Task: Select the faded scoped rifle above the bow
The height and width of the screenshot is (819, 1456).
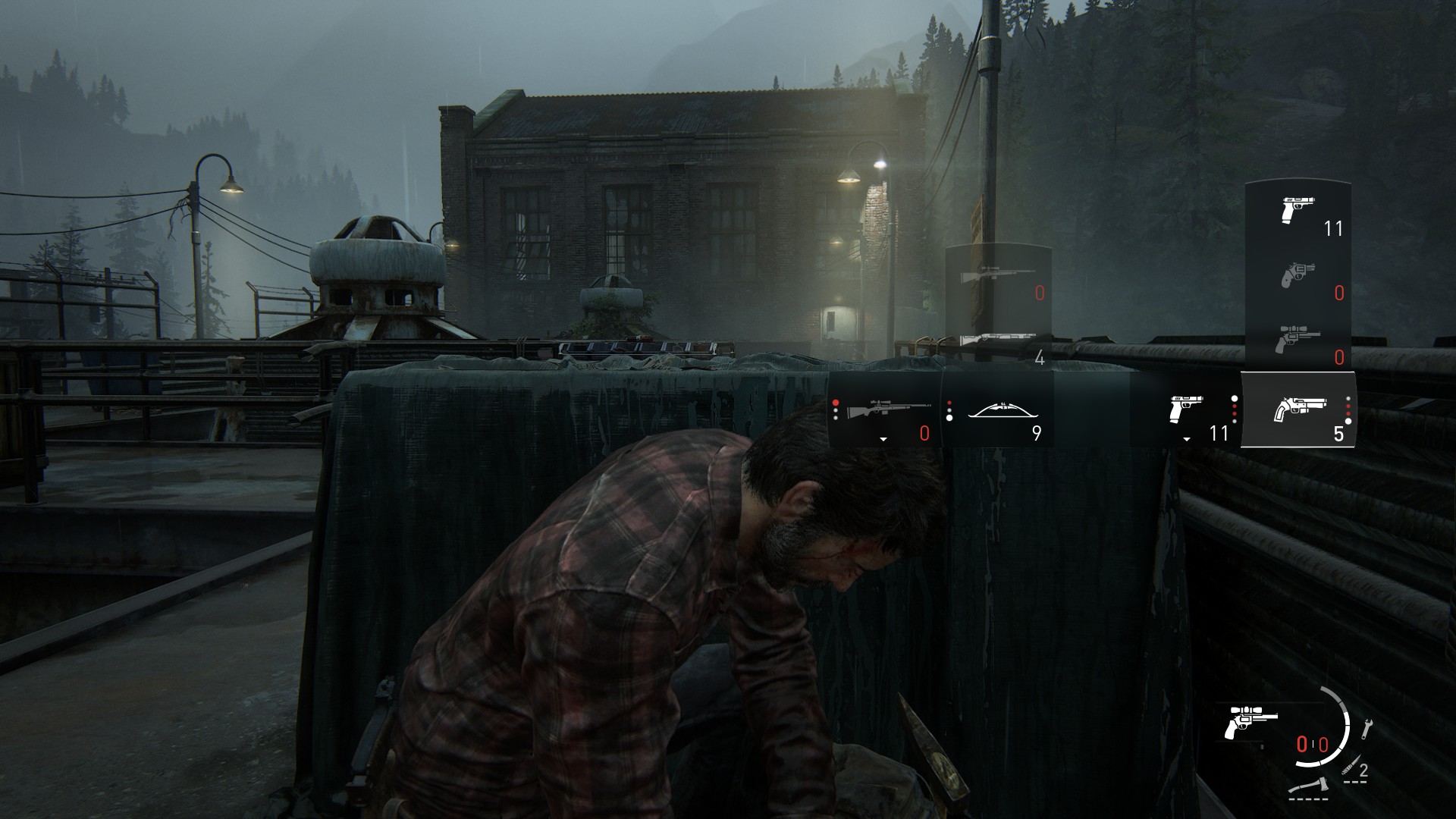Action: pos(997,277)
